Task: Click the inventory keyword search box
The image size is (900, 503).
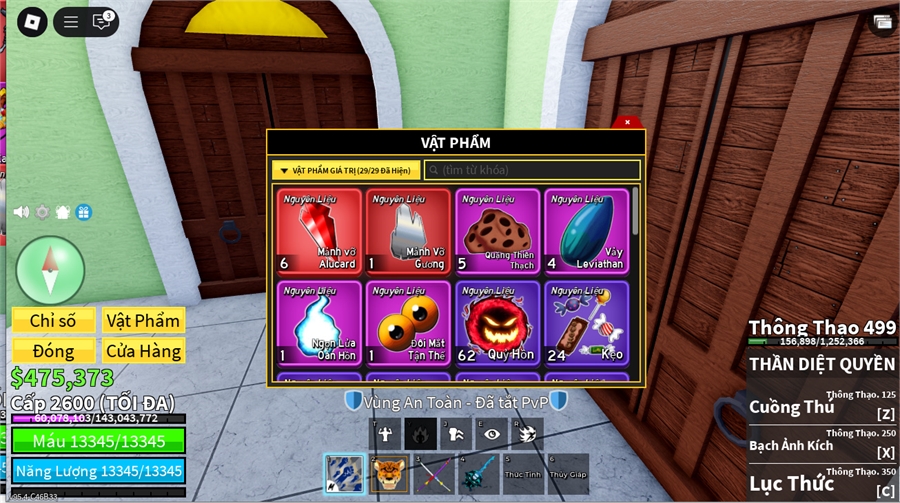Action: pyautogui.click(x=532, y=170)
